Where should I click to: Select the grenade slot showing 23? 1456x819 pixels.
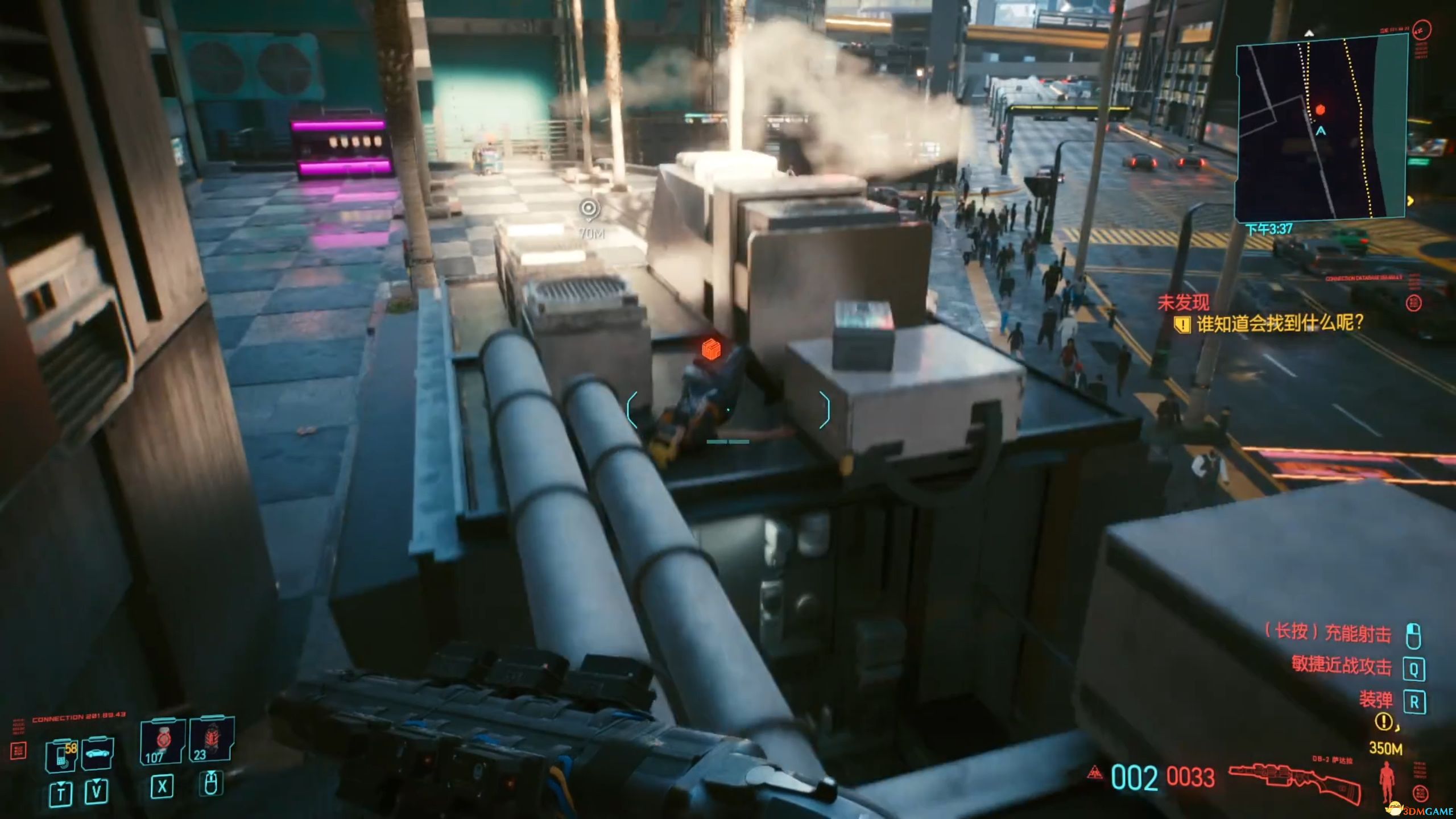(211, 740)
